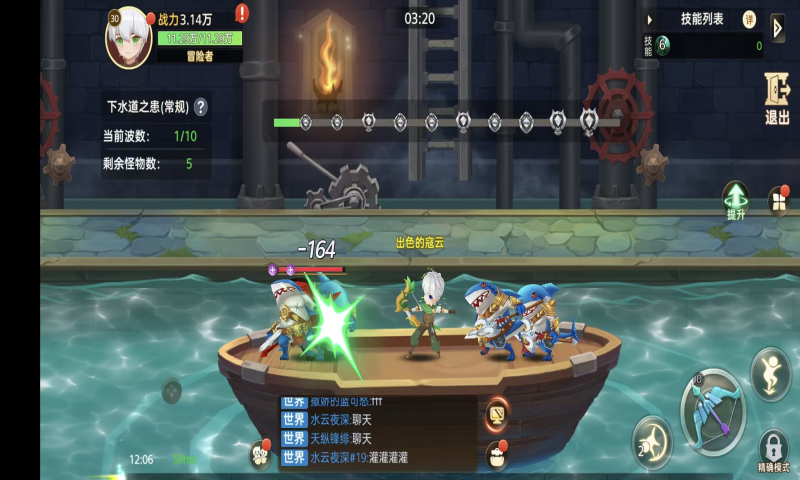
Task: Exit the dungeon with 退出
Action: pos(777,100)
